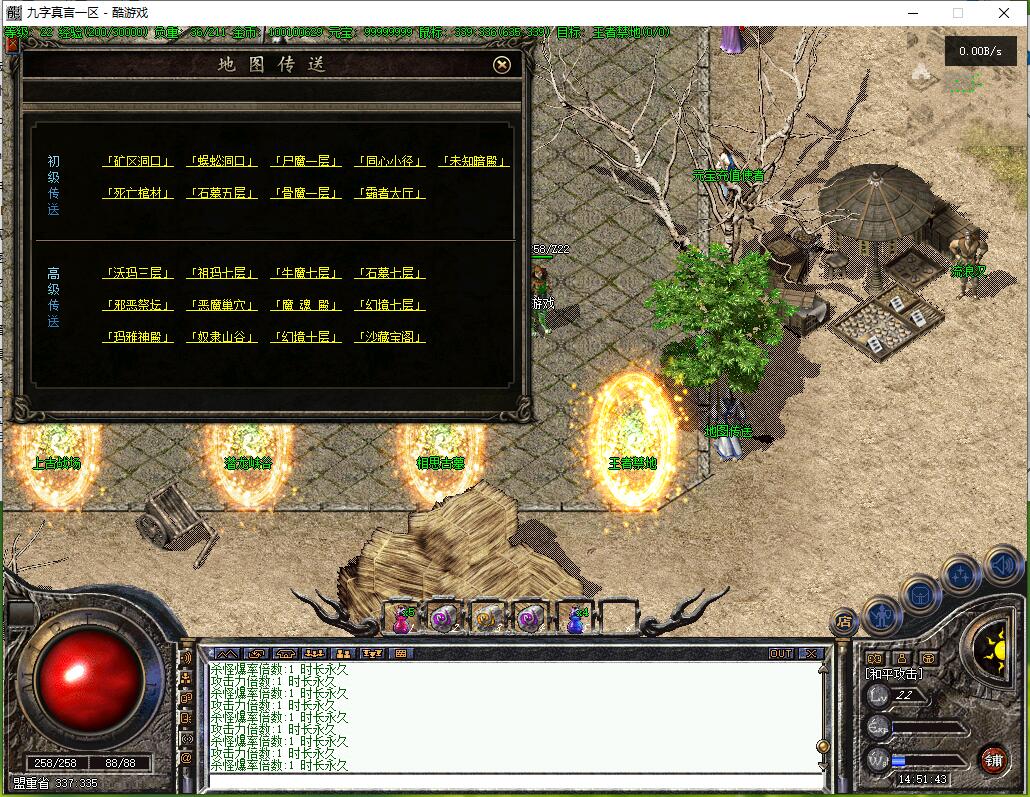Select 「奴隶山谷」 teleport link
Viewport: 1030px width, 797px height.
click(x=221, y=337)
